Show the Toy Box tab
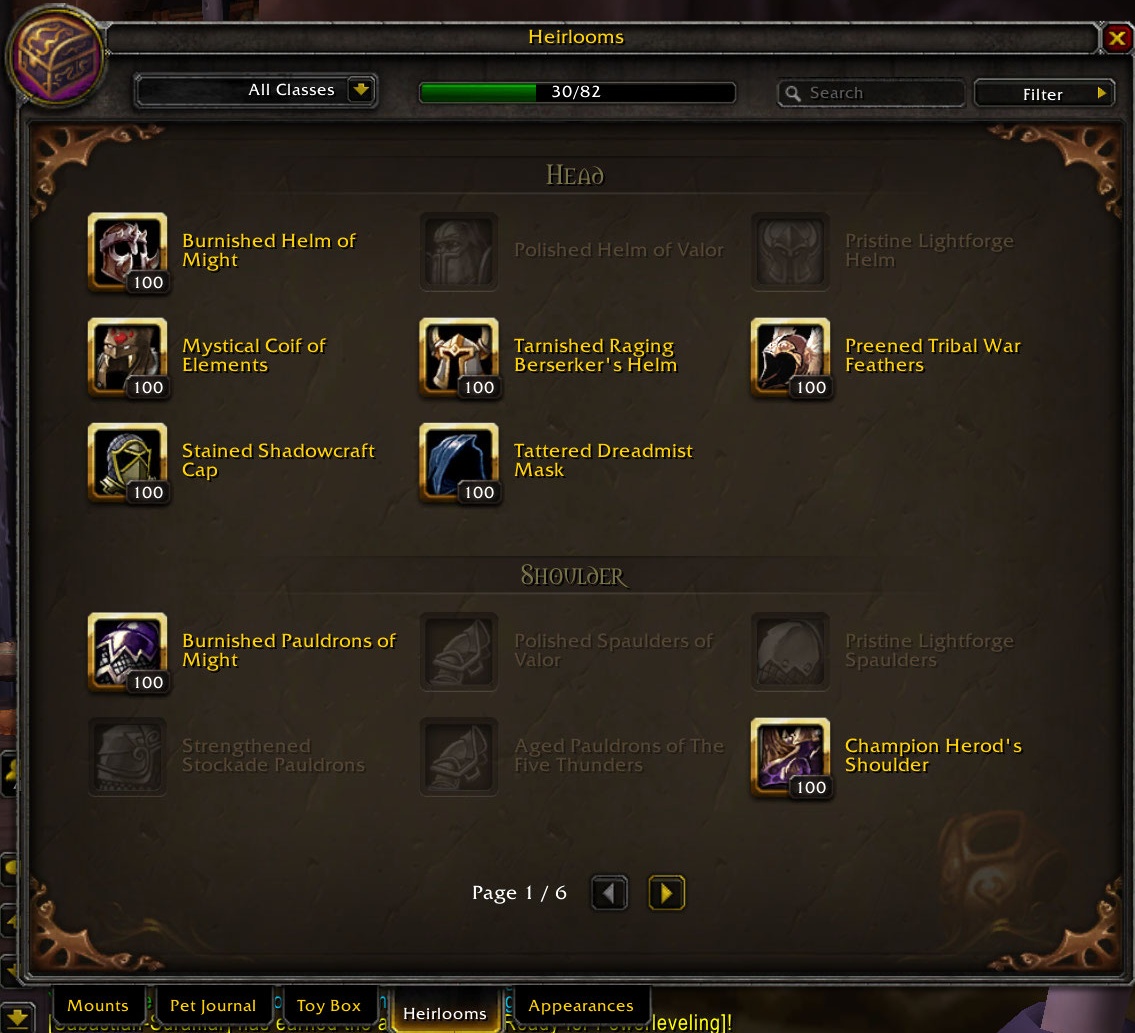This screenshot has height=1033, width=1135. 329,1005
